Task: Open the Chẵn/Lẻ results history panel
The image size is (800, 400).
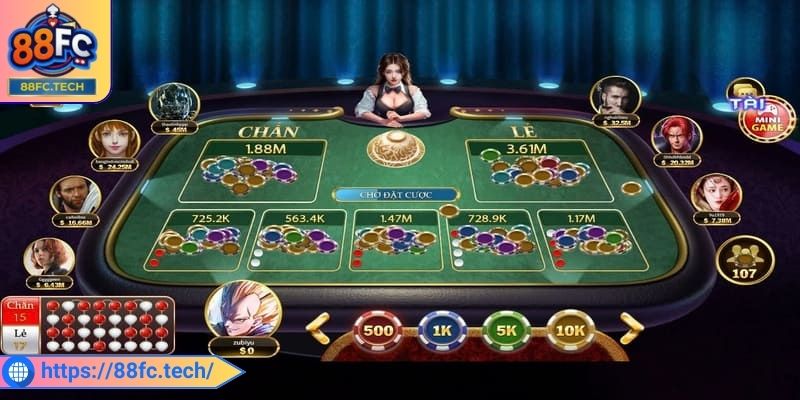Action: coord(88,324)
